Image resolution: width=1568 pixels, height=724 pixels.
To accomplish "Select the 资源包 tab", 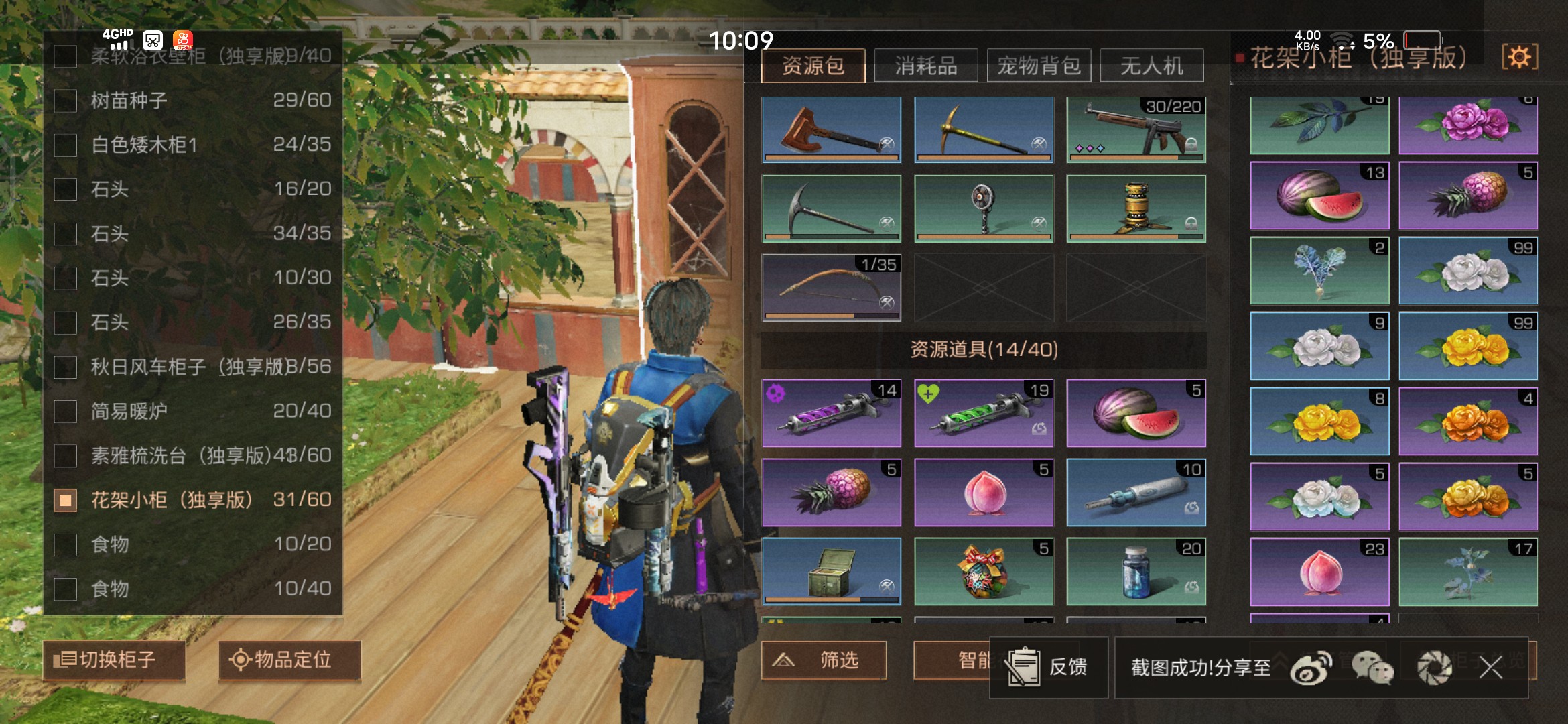I will point(813,66).
